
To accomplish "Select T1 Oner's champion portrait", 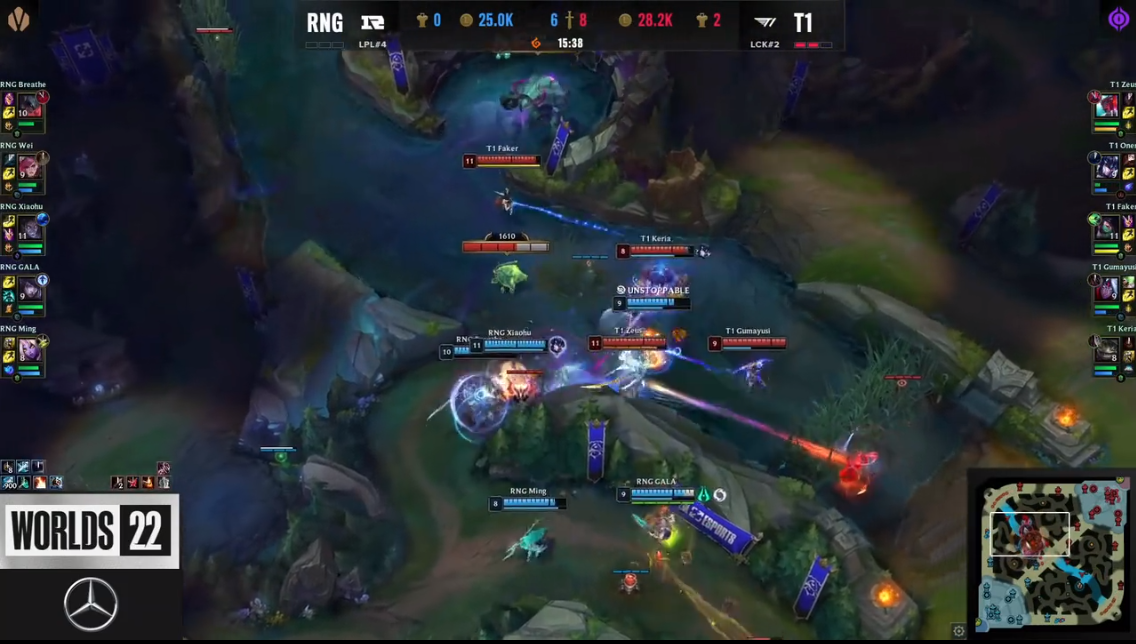I will click(x=1107, y=167).
